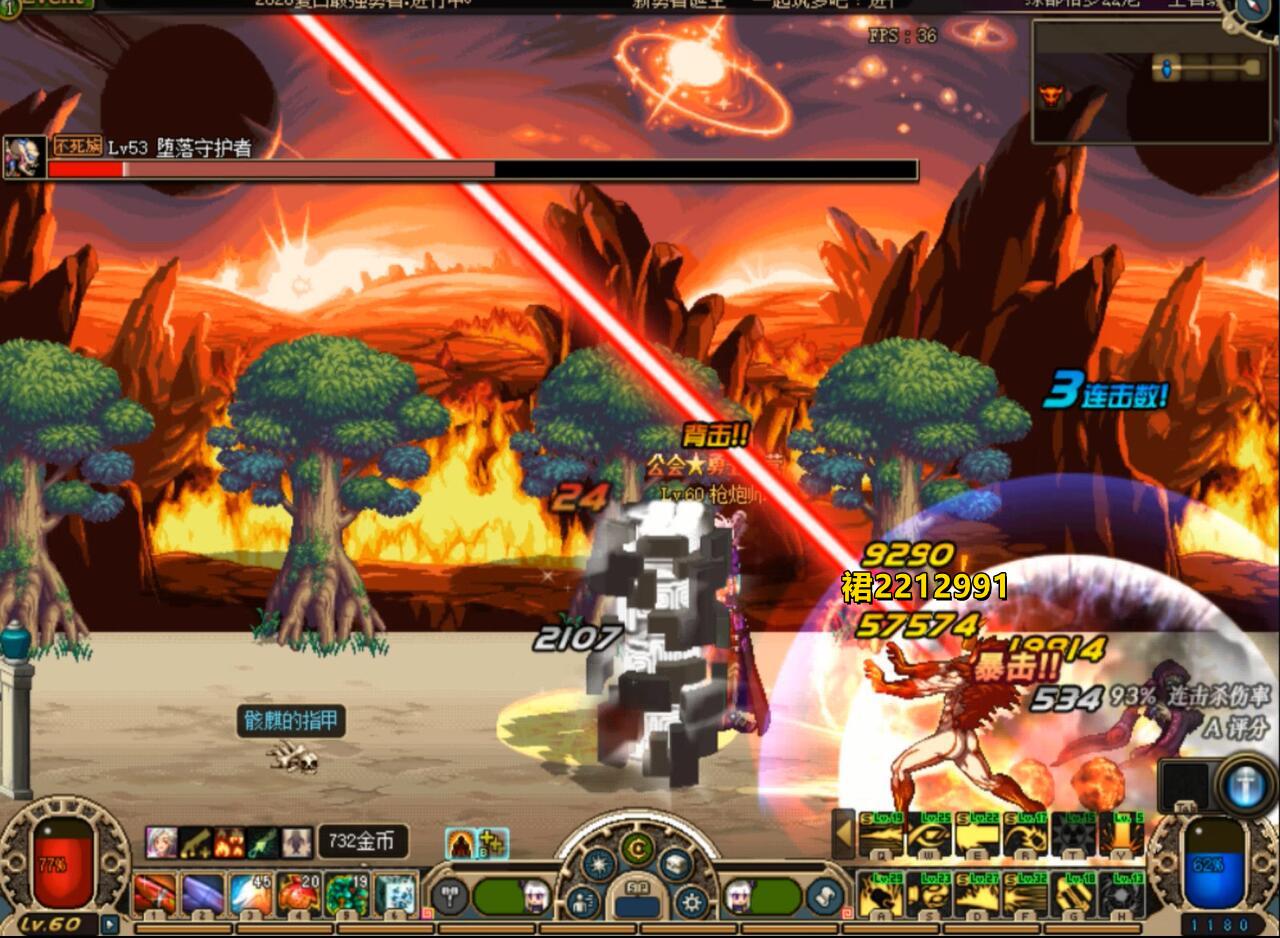Use the blue-orange consumable in quick slot 3
Image resolution: width=1280 pixels, height=938 pixels.
click(251, 893)
